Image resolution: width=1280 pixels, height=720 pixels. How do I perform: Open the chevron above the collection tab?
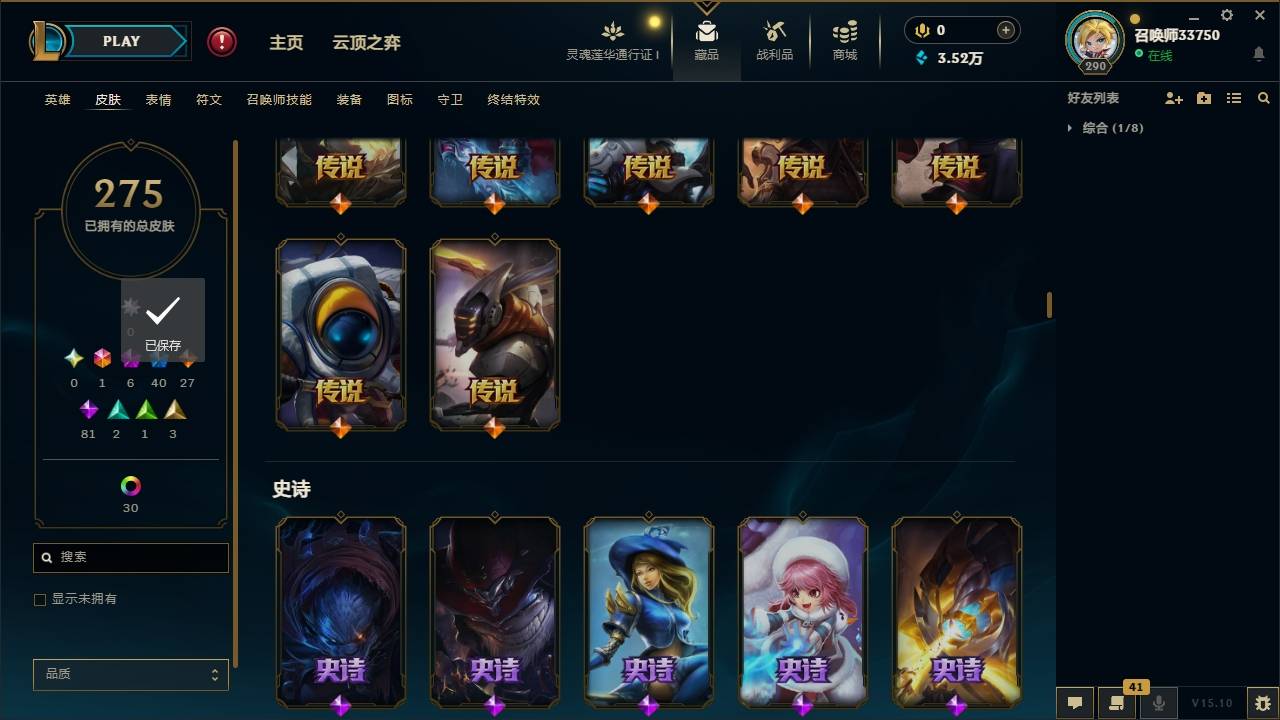click(x=707, y=8)
